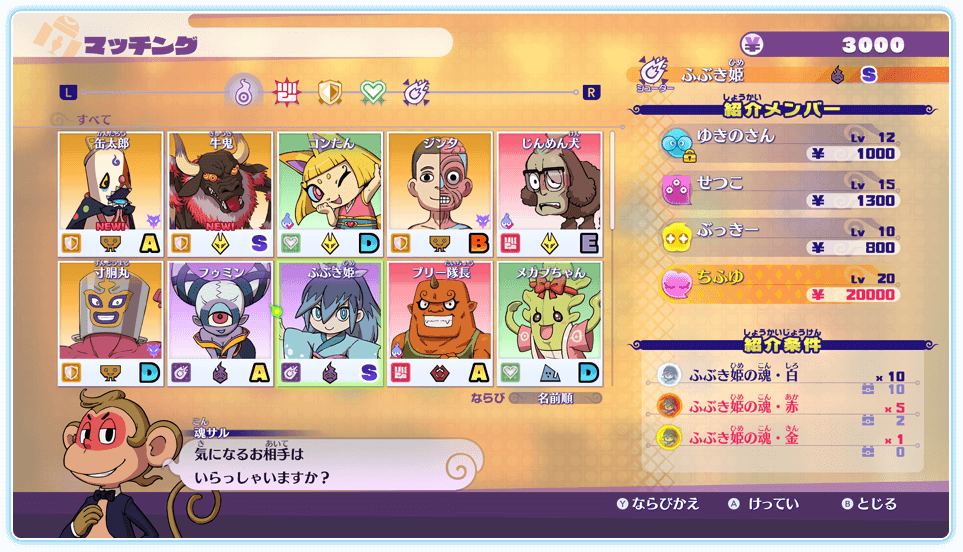Select introducer せつこ at level 15
Viewport: 963px width, 552px height.
coord(780,191)
